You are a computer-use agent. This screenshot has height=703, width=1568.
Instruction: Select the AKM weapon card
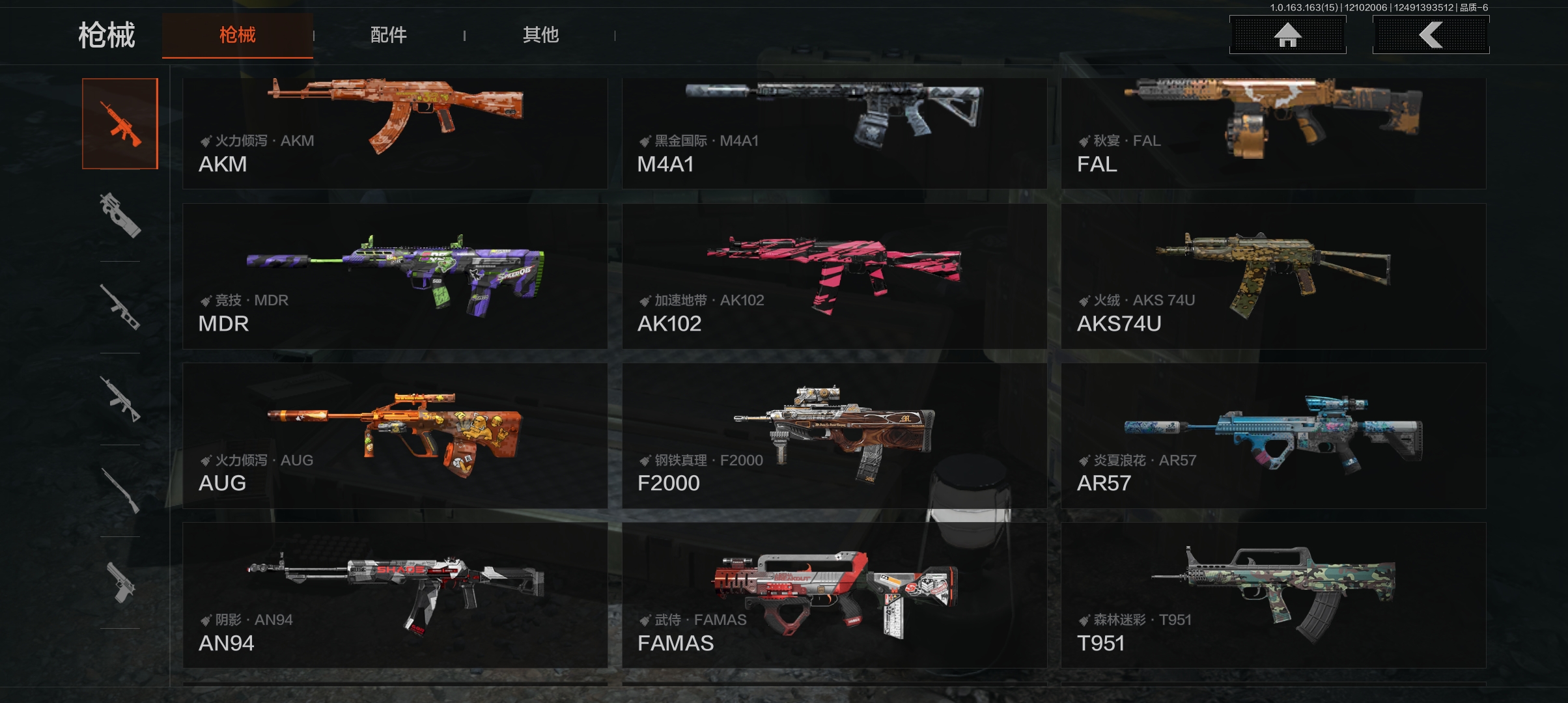point(395,133)
